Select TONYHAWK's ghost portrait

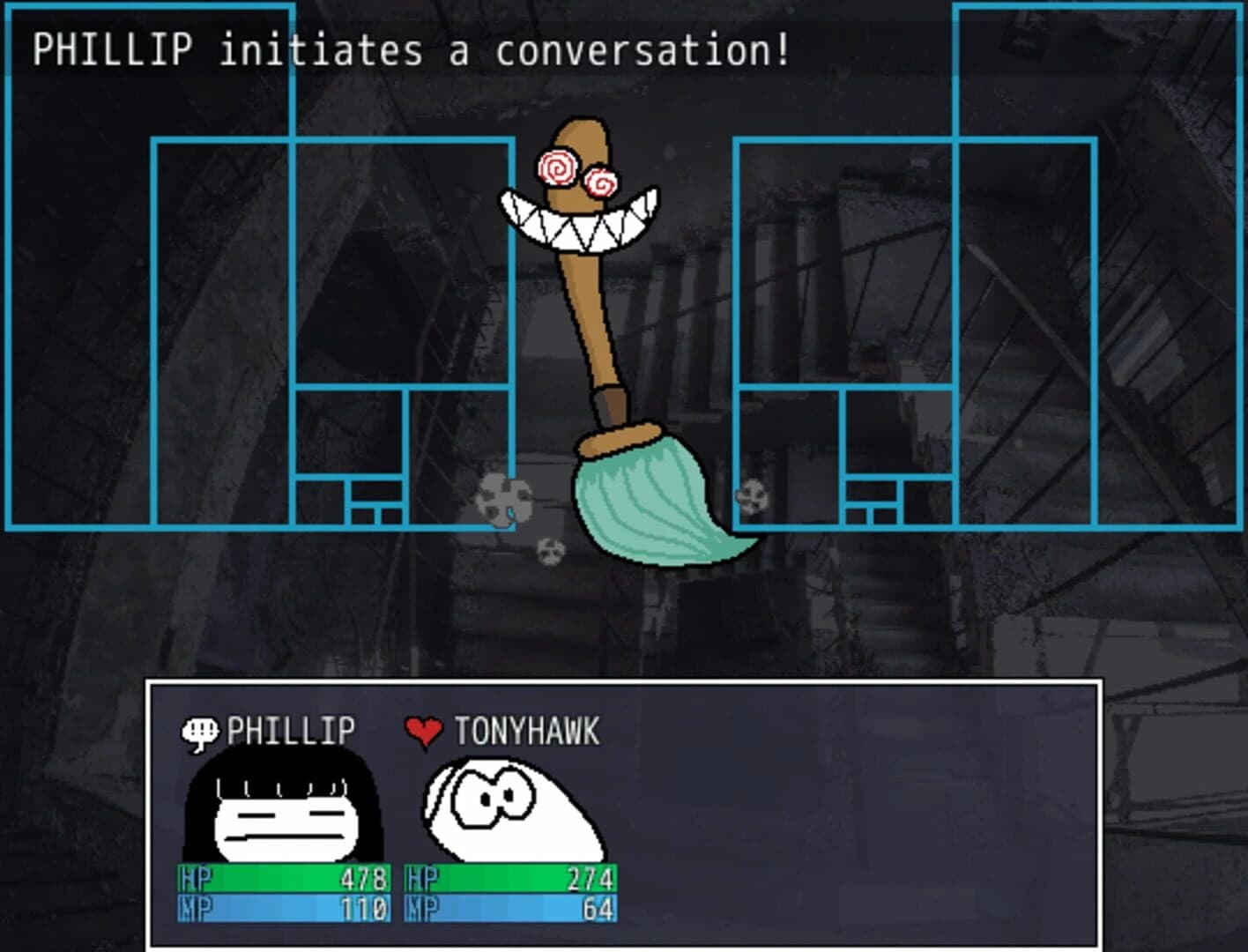[511, 807]
